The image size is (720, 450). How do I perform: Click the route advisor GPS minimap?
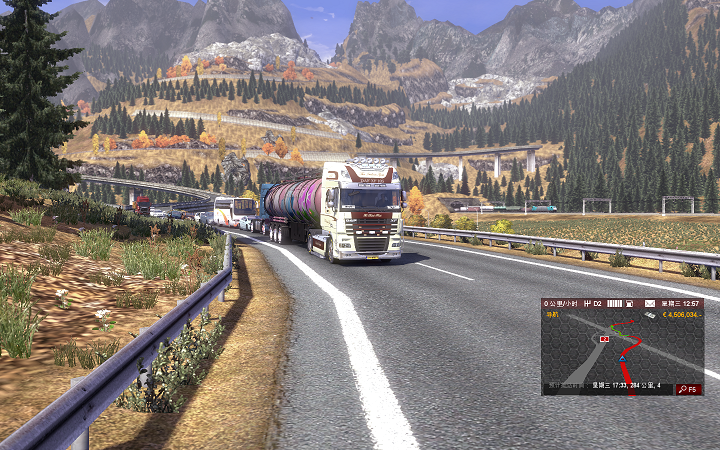pos(622,350)
